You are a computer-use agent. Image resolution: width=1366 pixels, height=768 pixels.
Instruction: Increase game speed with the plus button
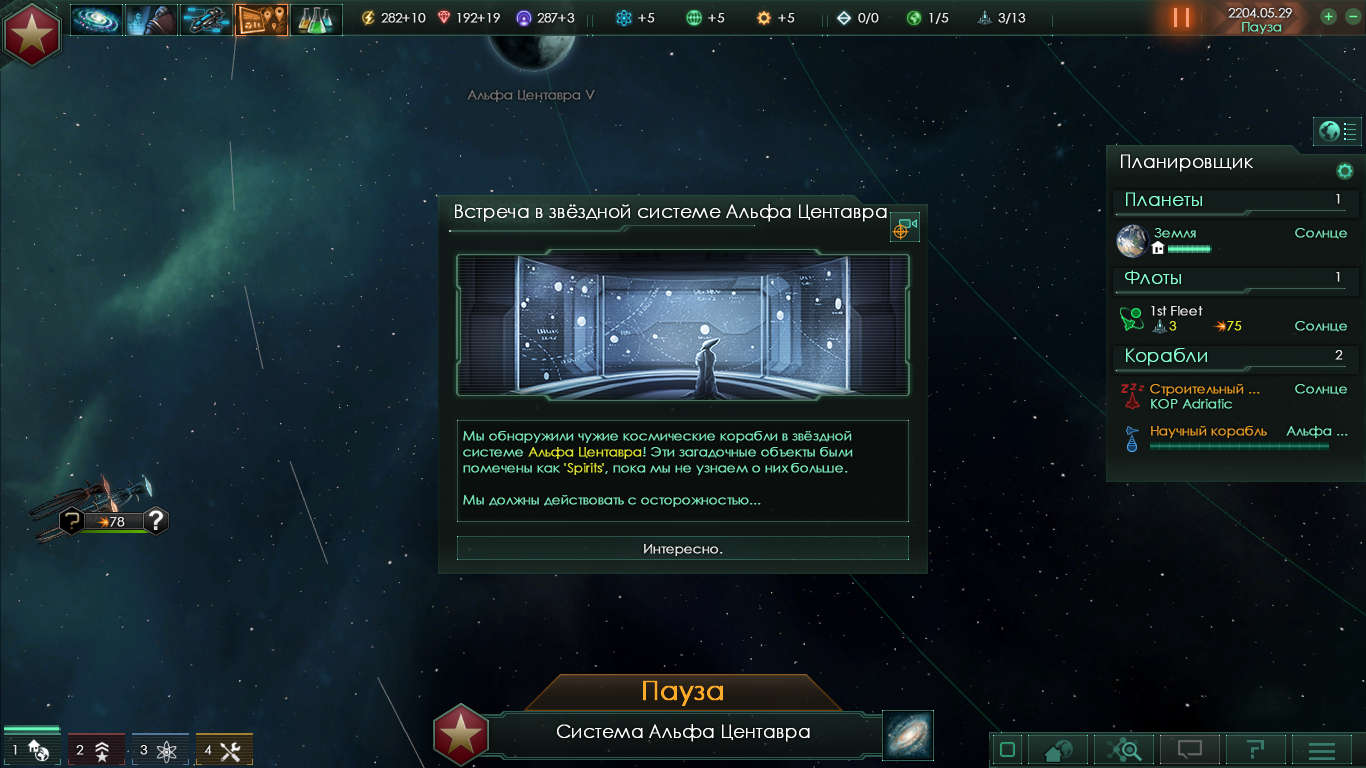pyautogui.click(x=1329, y=16)
